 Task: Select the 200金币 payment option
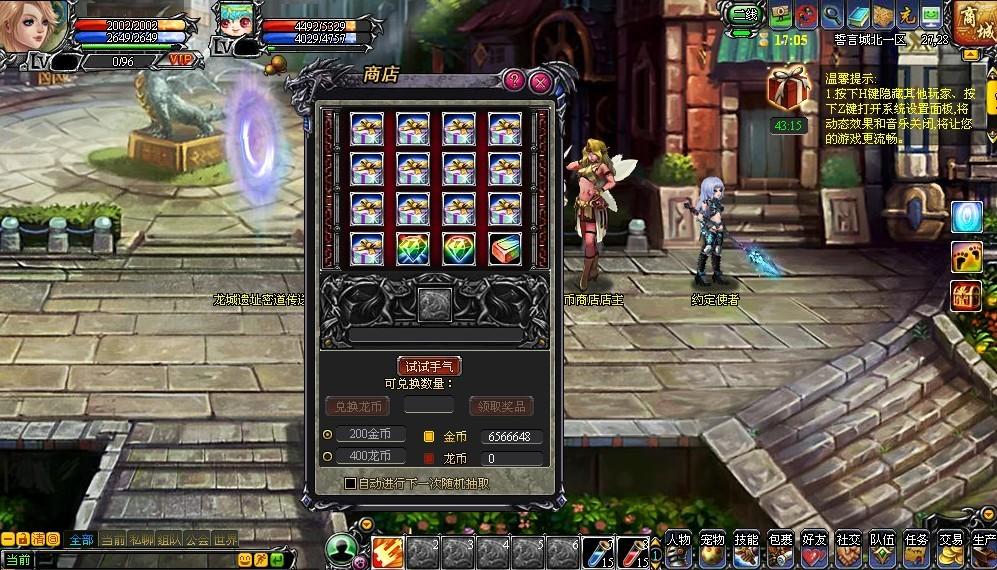tap(329, 434)
